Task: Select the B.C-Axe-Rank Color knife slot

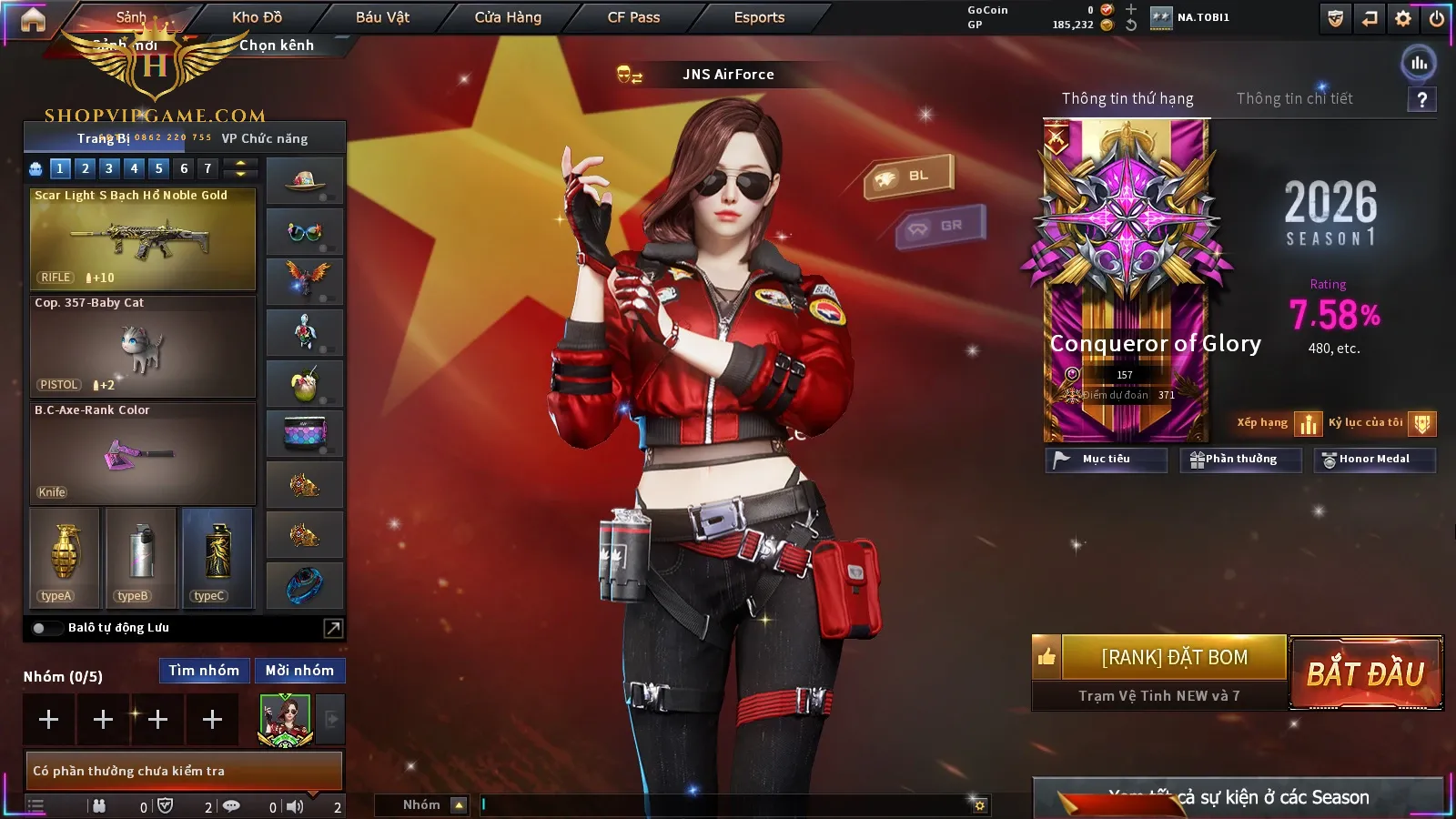Action: tap(143, 454)
